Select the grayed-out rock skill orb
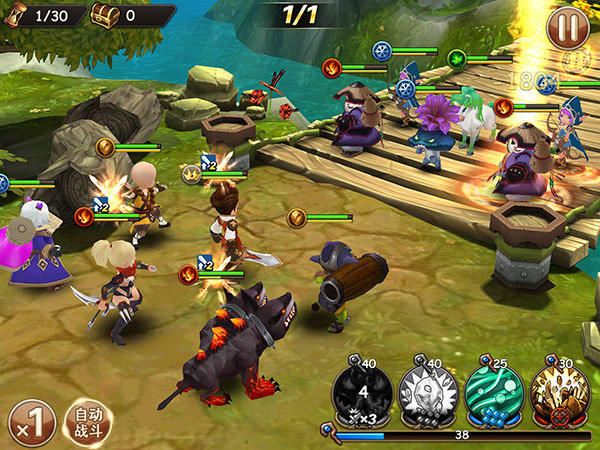 [x=428, y=392]
